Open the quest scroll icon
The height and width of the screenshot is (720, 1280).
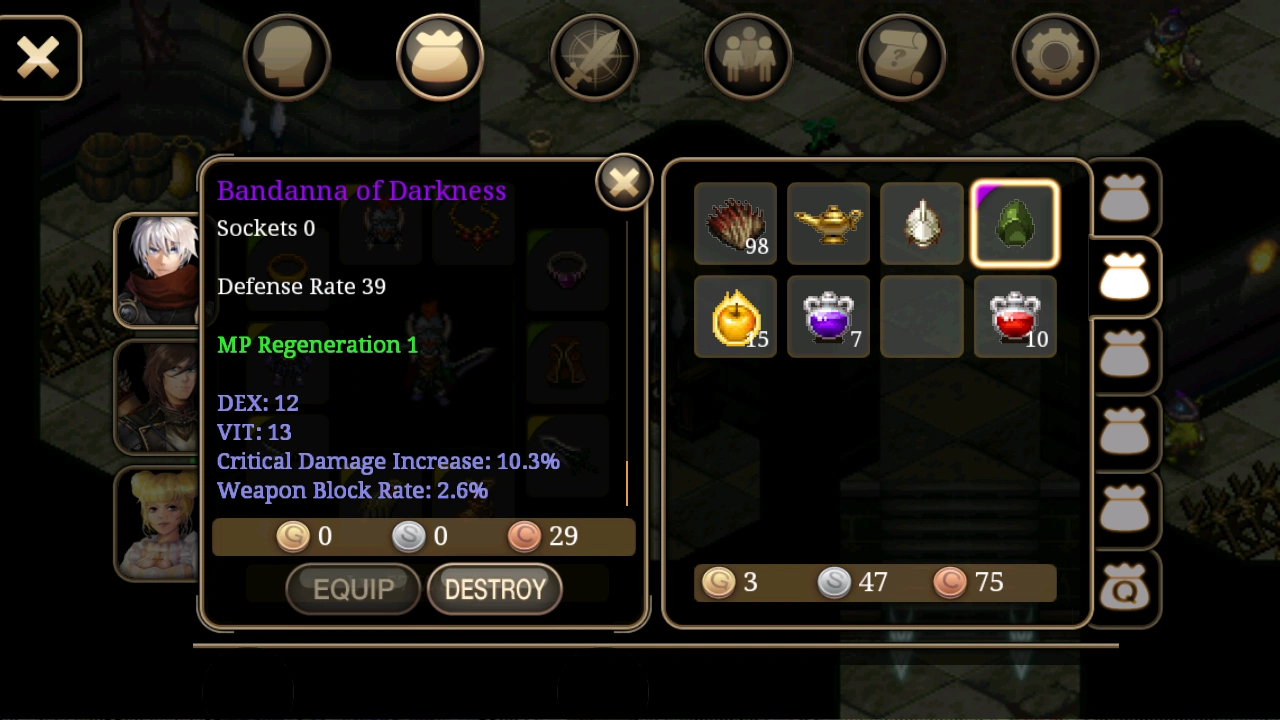[x=901, y=57]
